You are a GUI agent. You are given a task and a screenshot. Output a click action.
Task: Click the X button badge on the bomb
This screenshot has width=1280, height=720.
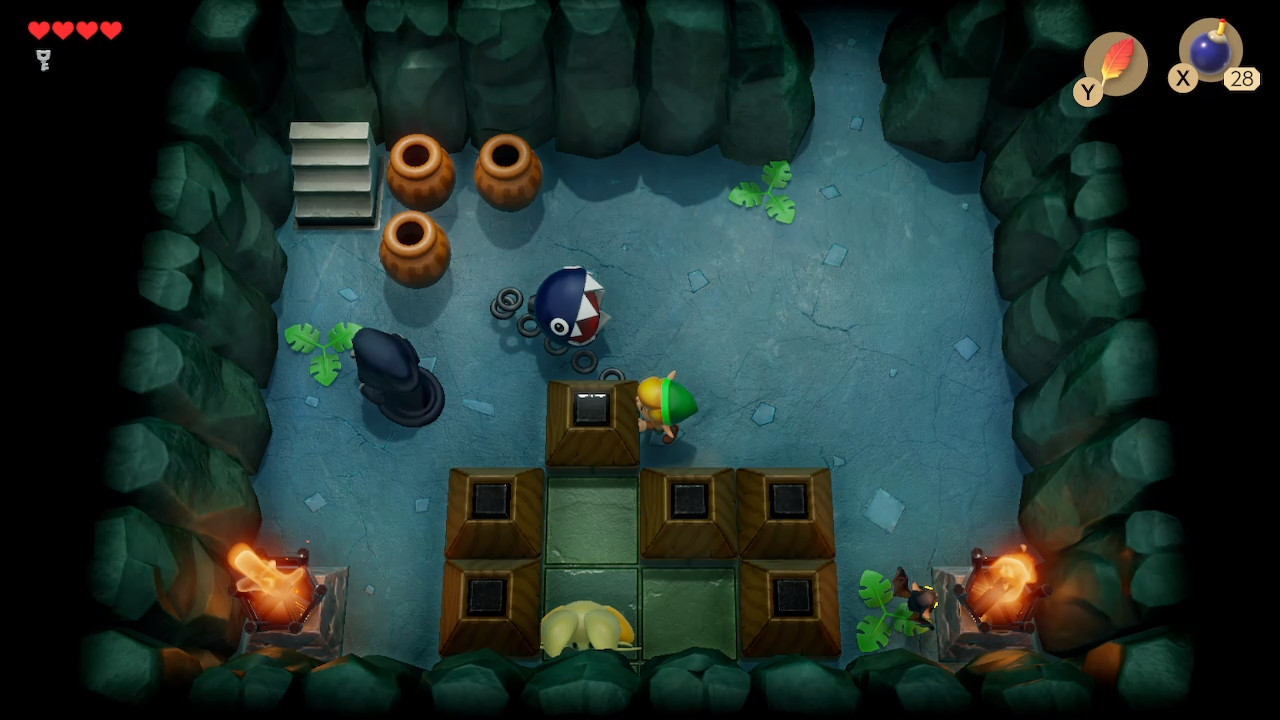click(x=1181, y=79)
